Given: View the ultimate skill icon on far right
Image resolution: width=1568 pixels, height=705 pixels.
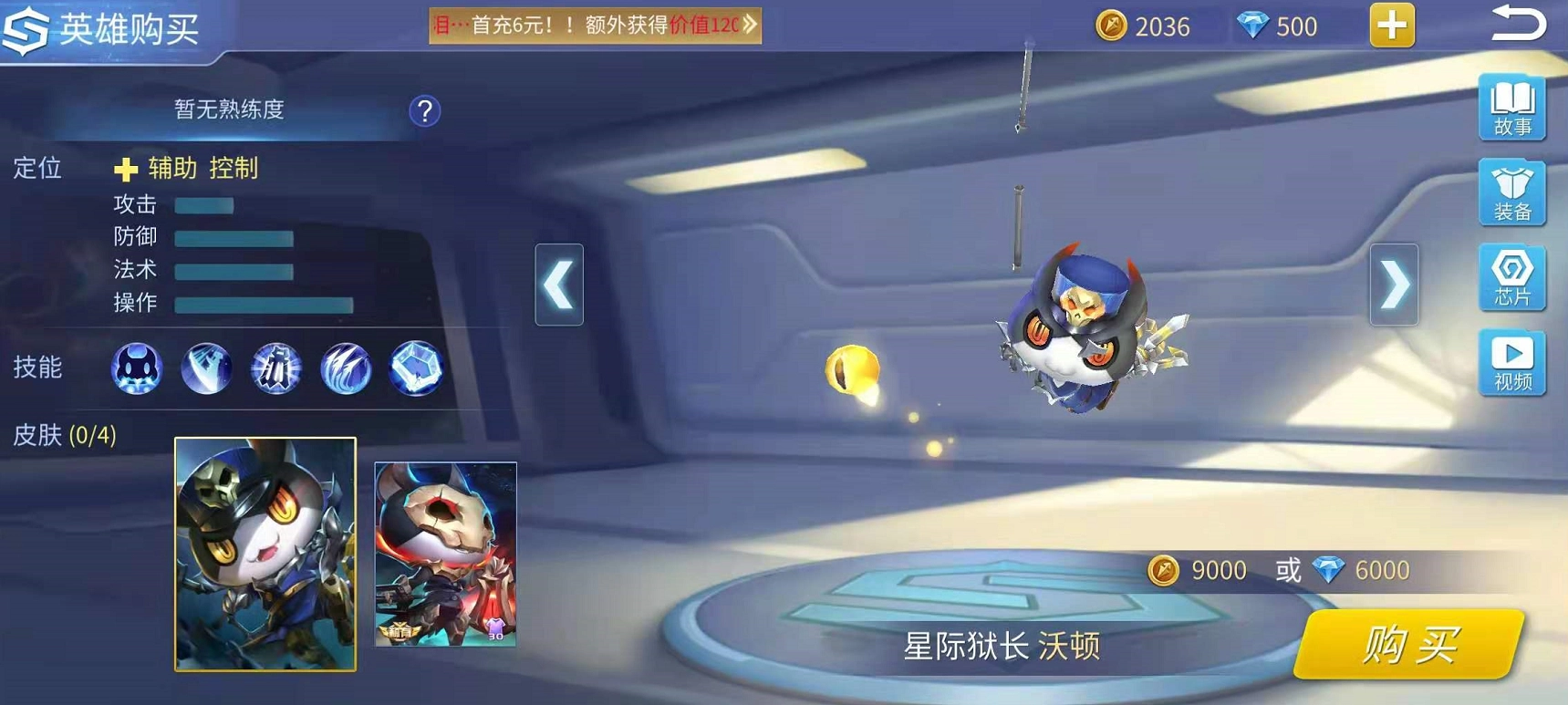Looking at the screenshot, I should [418, 368].
